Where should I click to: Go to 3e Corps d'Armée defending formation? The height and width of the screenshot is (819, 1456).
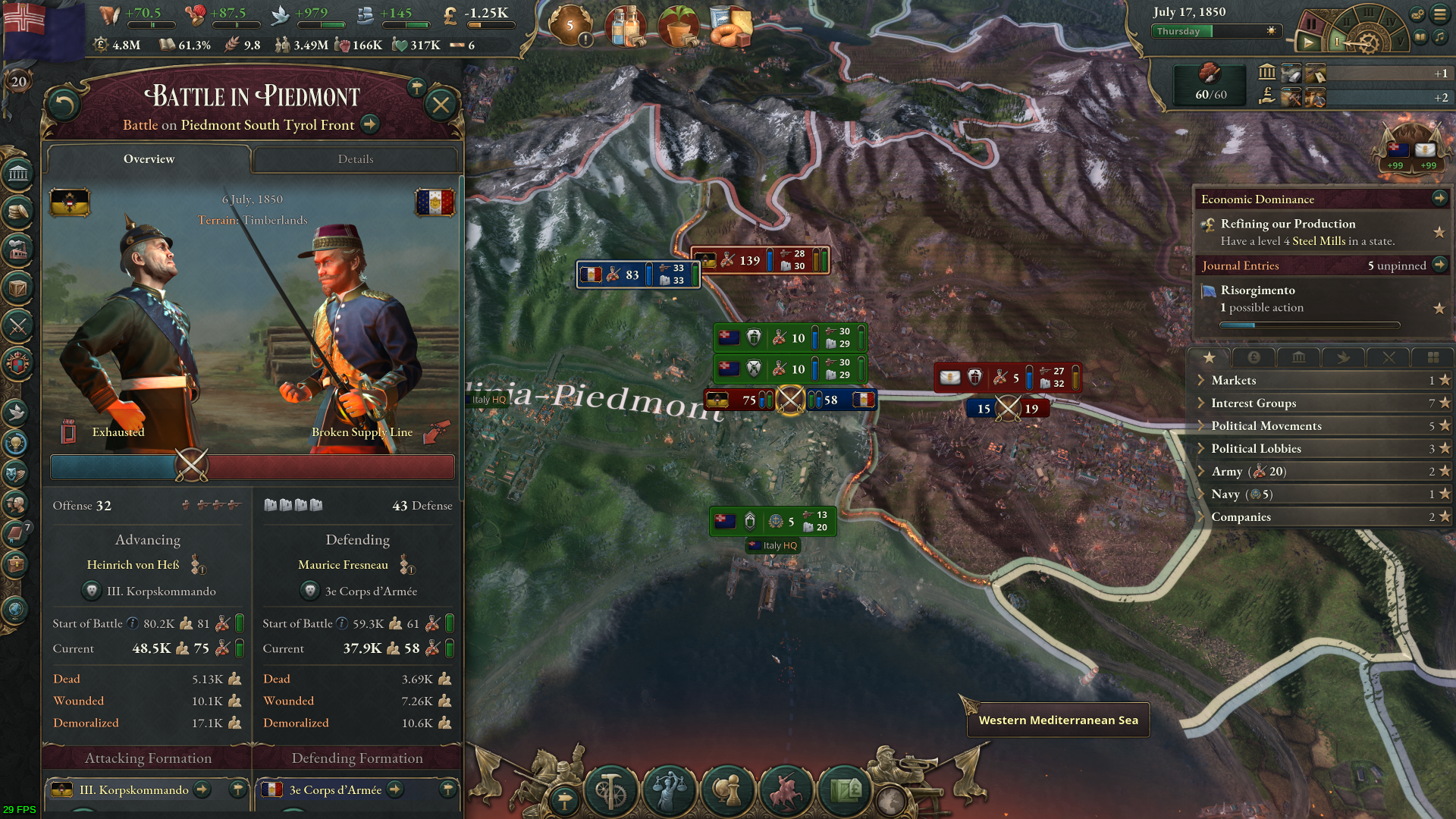pyautogui.click(x=395, y=790)
